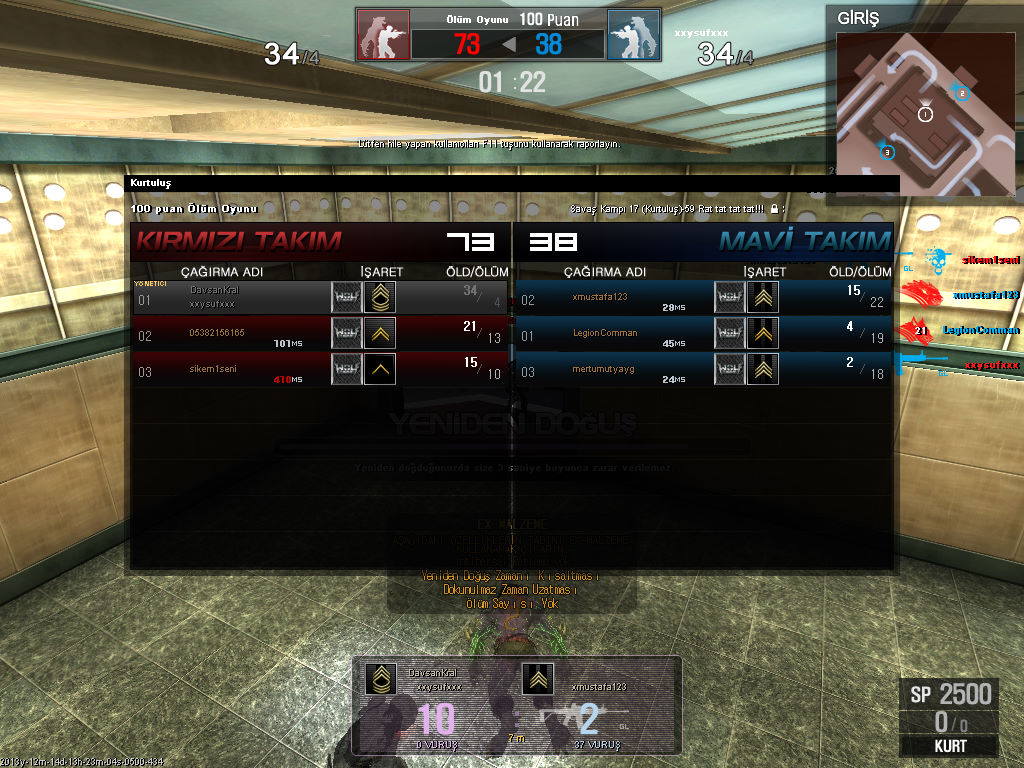Click the blue team wolf emblem
Viewport: 1024px width, 768px height.
(x=634, y=36)
